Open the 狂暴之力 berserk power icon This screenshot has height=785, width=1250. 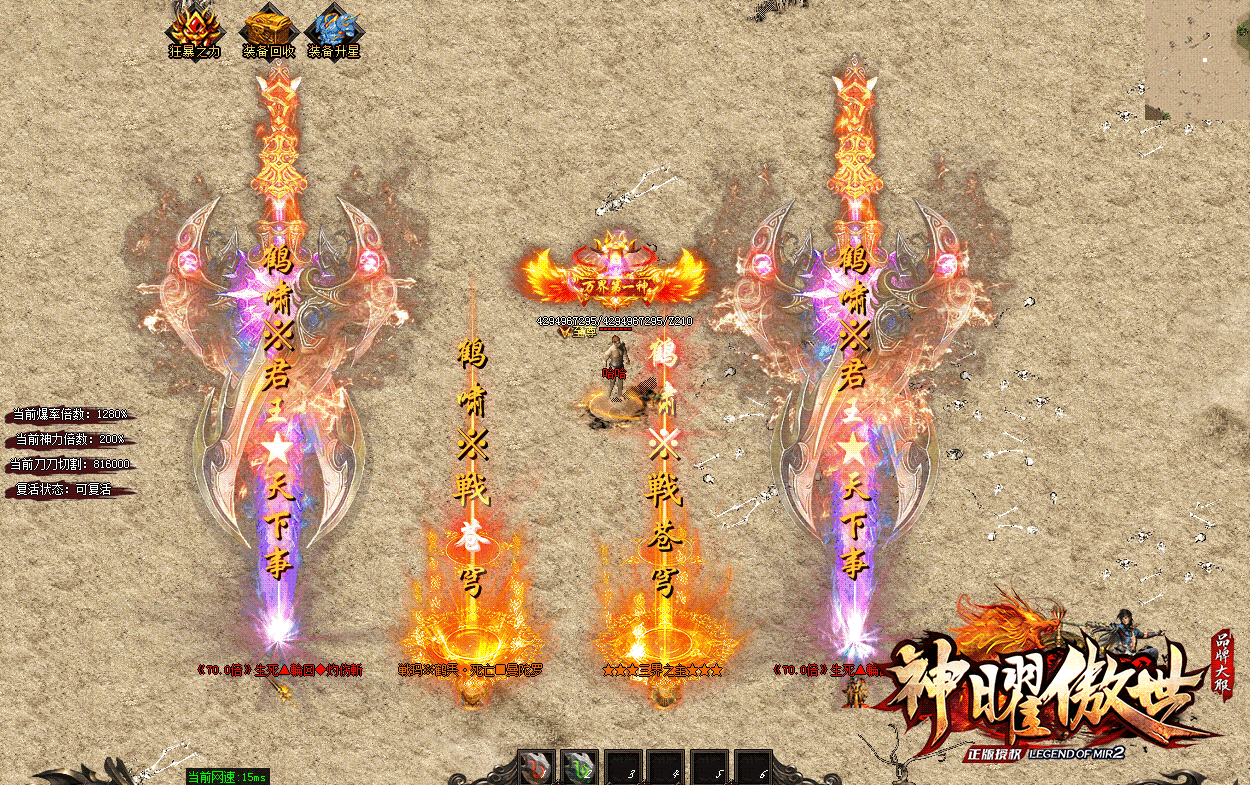(194, 27)
